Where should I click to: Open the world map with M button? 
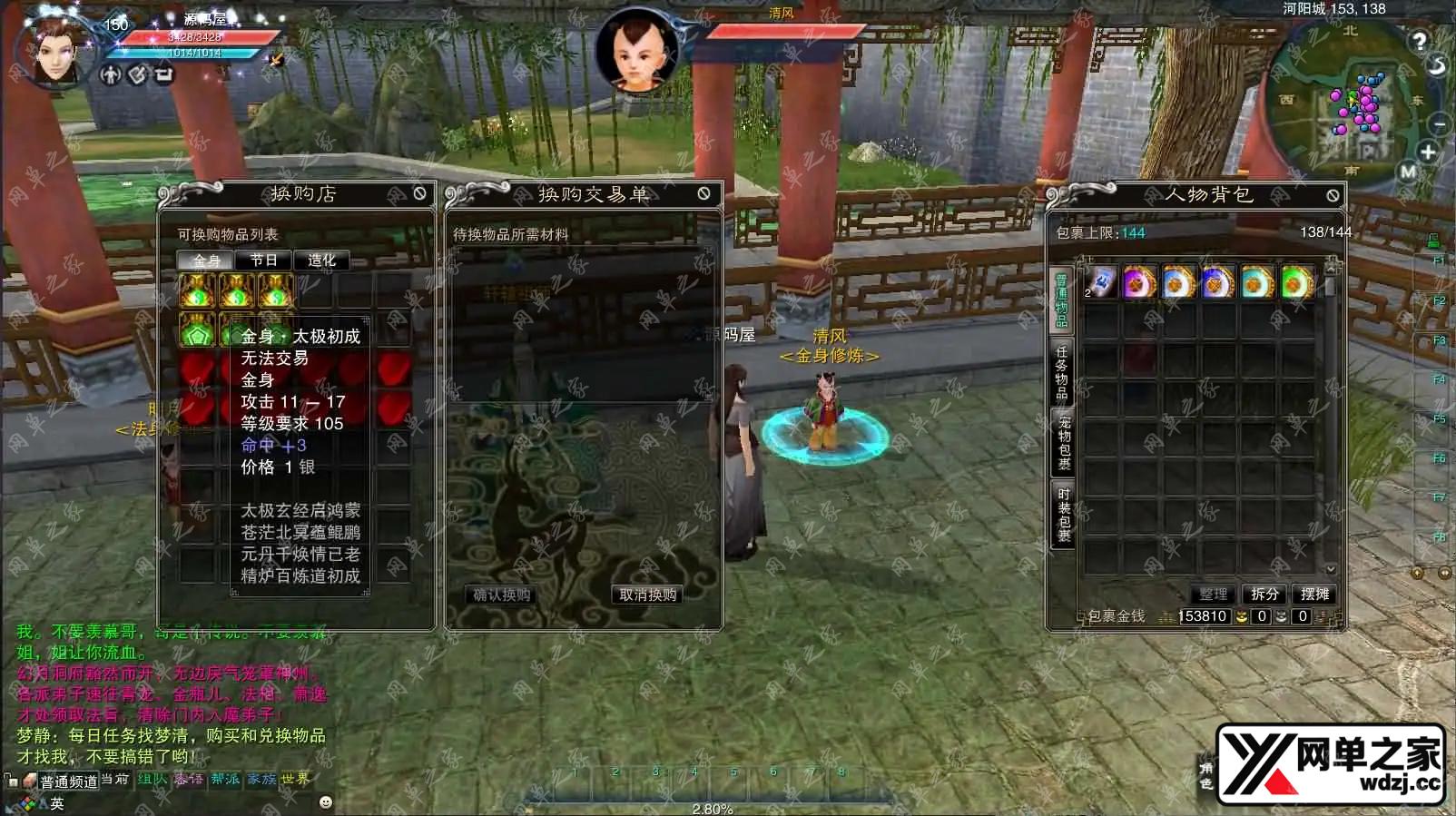click(x=1408, y=172)
